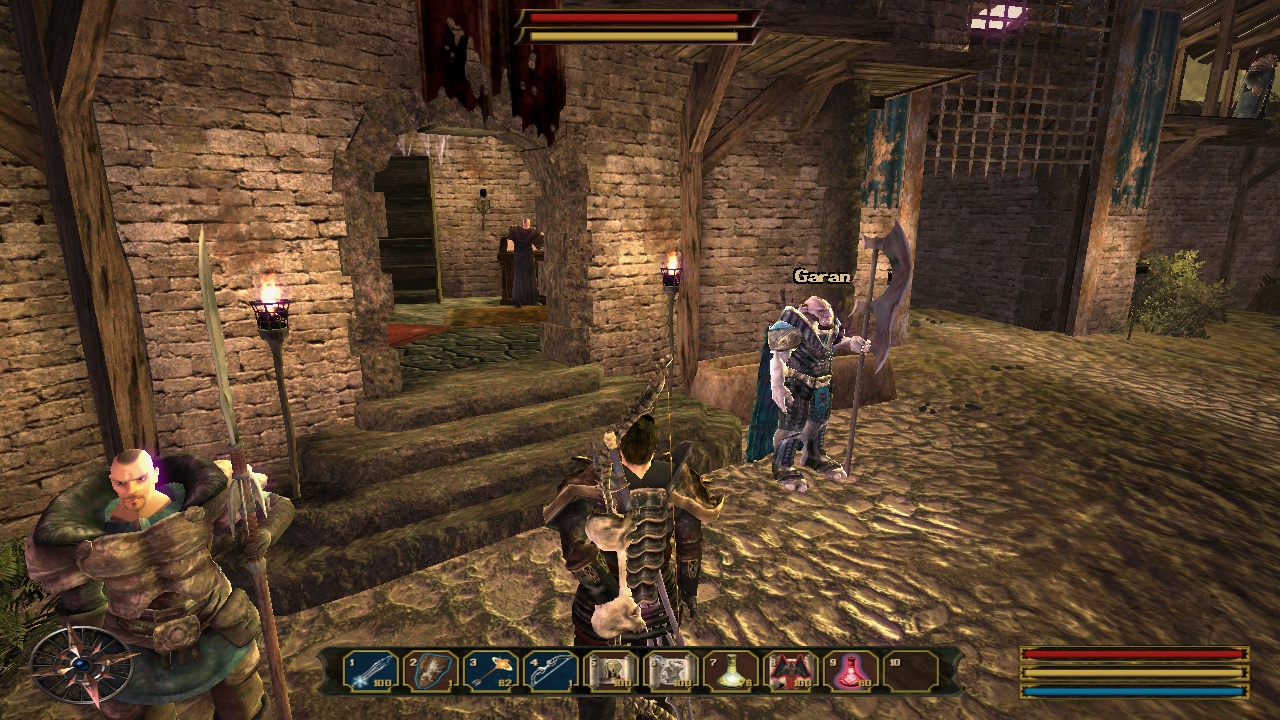Choose the fire arrow in slot 3
This screenshot has width=1280, height=720.
491,671
